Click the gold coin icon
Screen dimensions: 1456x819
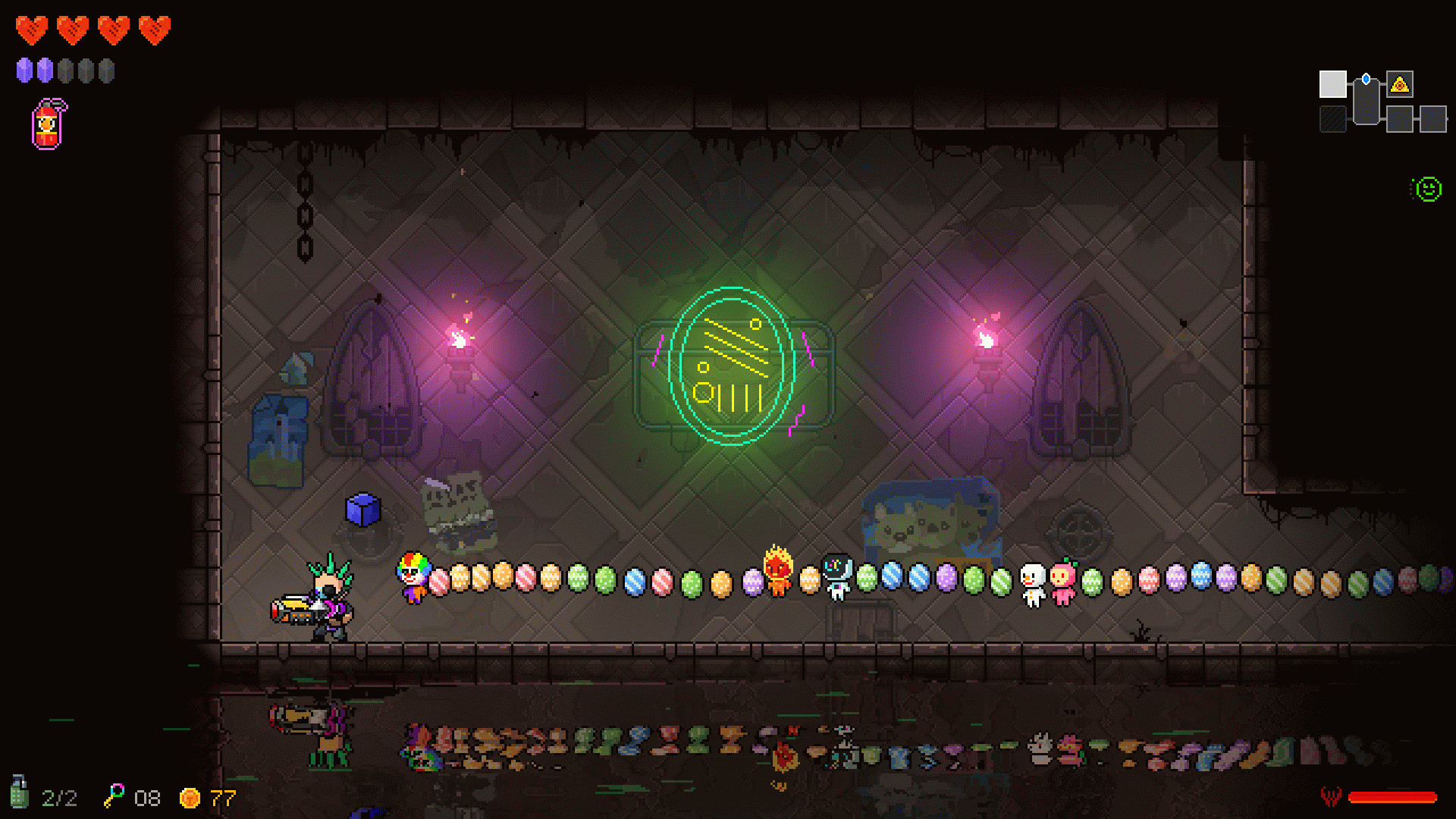coord(190,798)
